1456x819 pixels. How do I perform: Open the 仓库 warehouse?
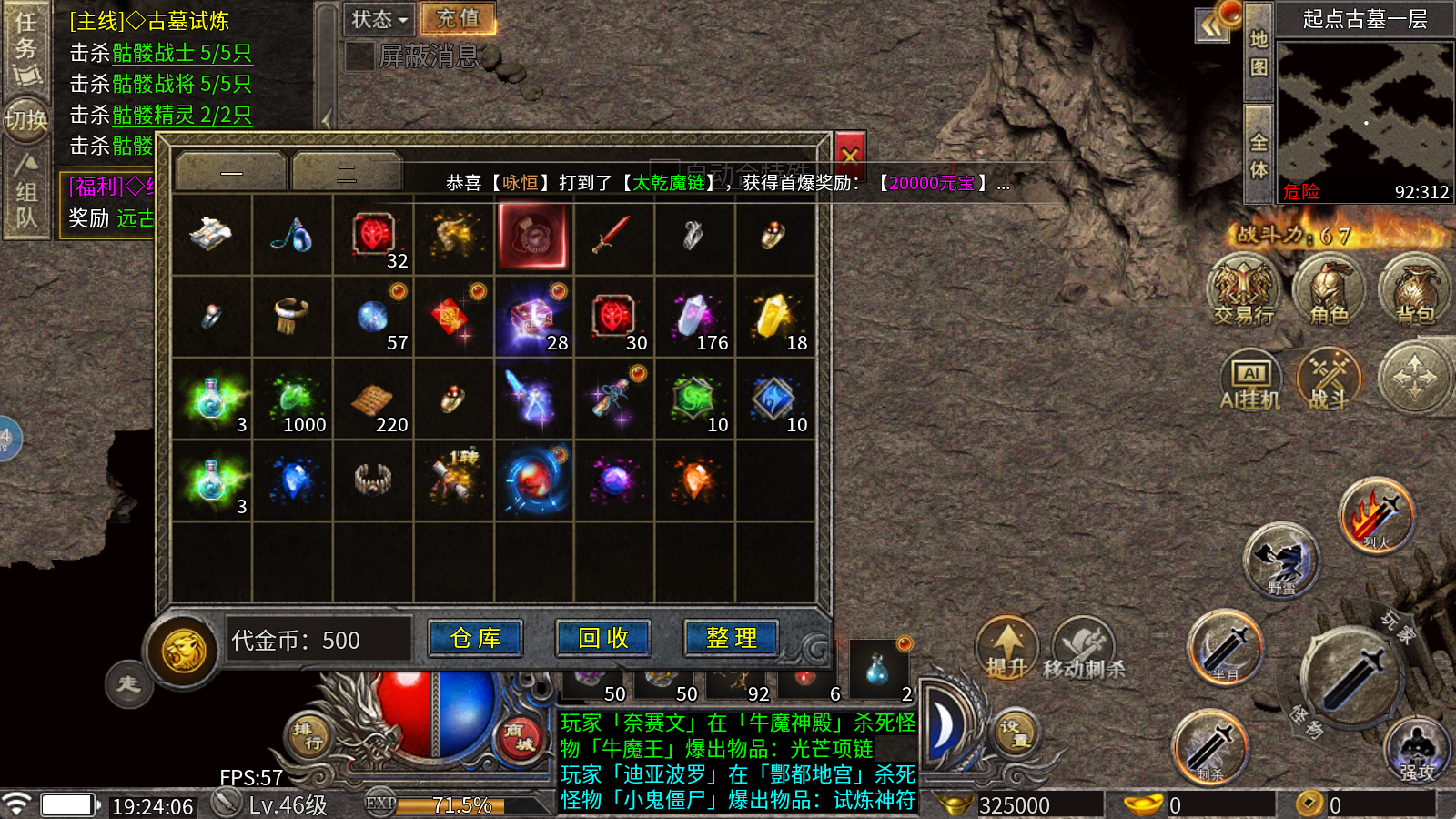click(x=475, y=639)
